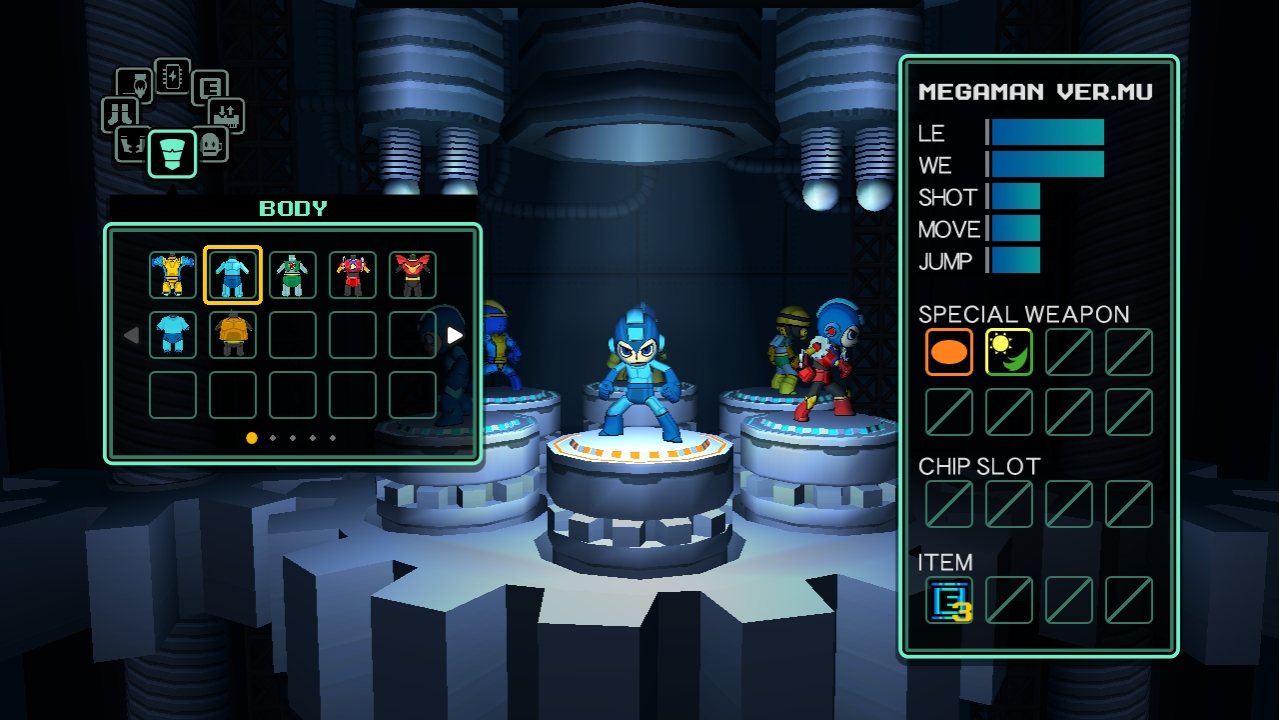Go to previous page with left arrow
1280x720 pixels.
pyautogui.click(x=131, y=336)
